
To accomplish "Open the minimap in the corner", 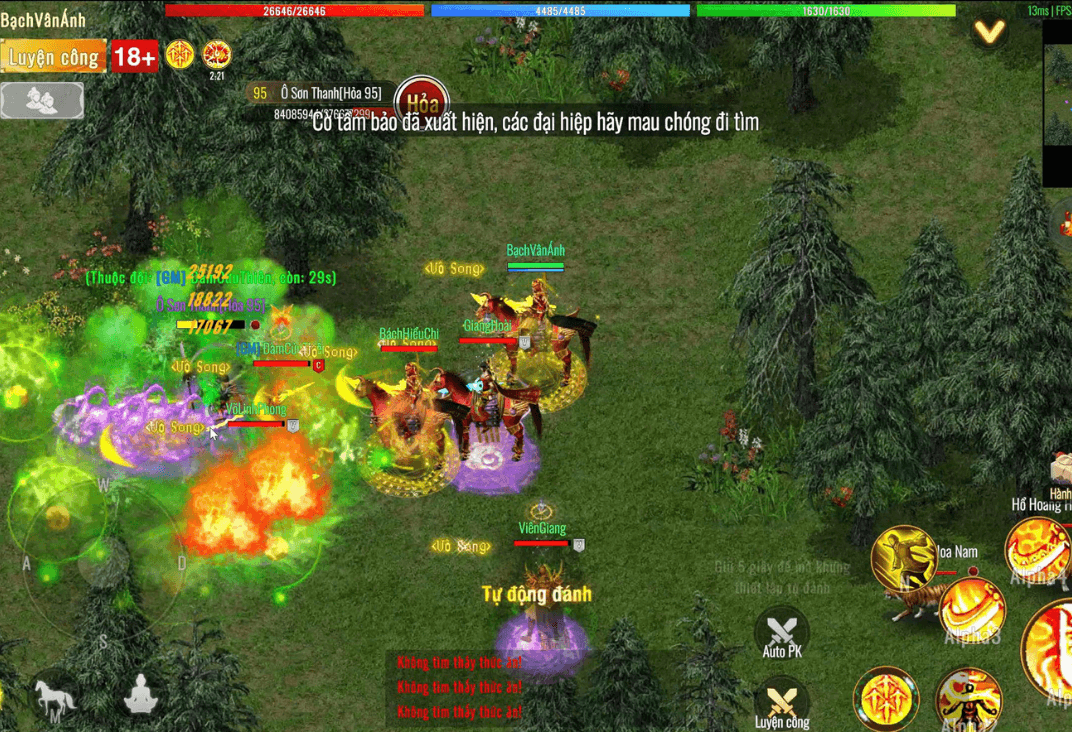I will (x=1057, y=102).
